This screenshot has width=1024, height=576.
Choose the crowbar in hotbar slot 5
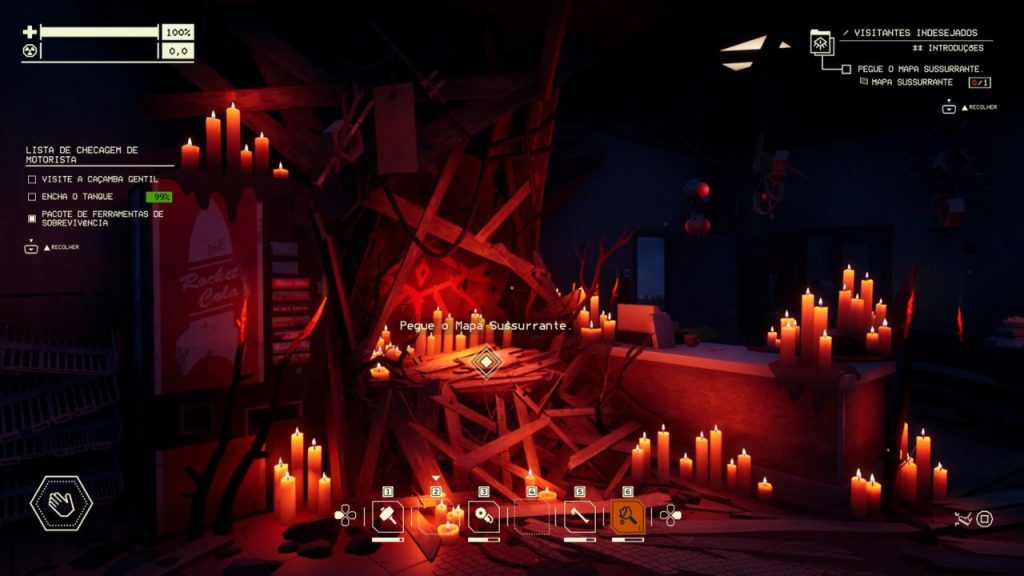[579, 516]
